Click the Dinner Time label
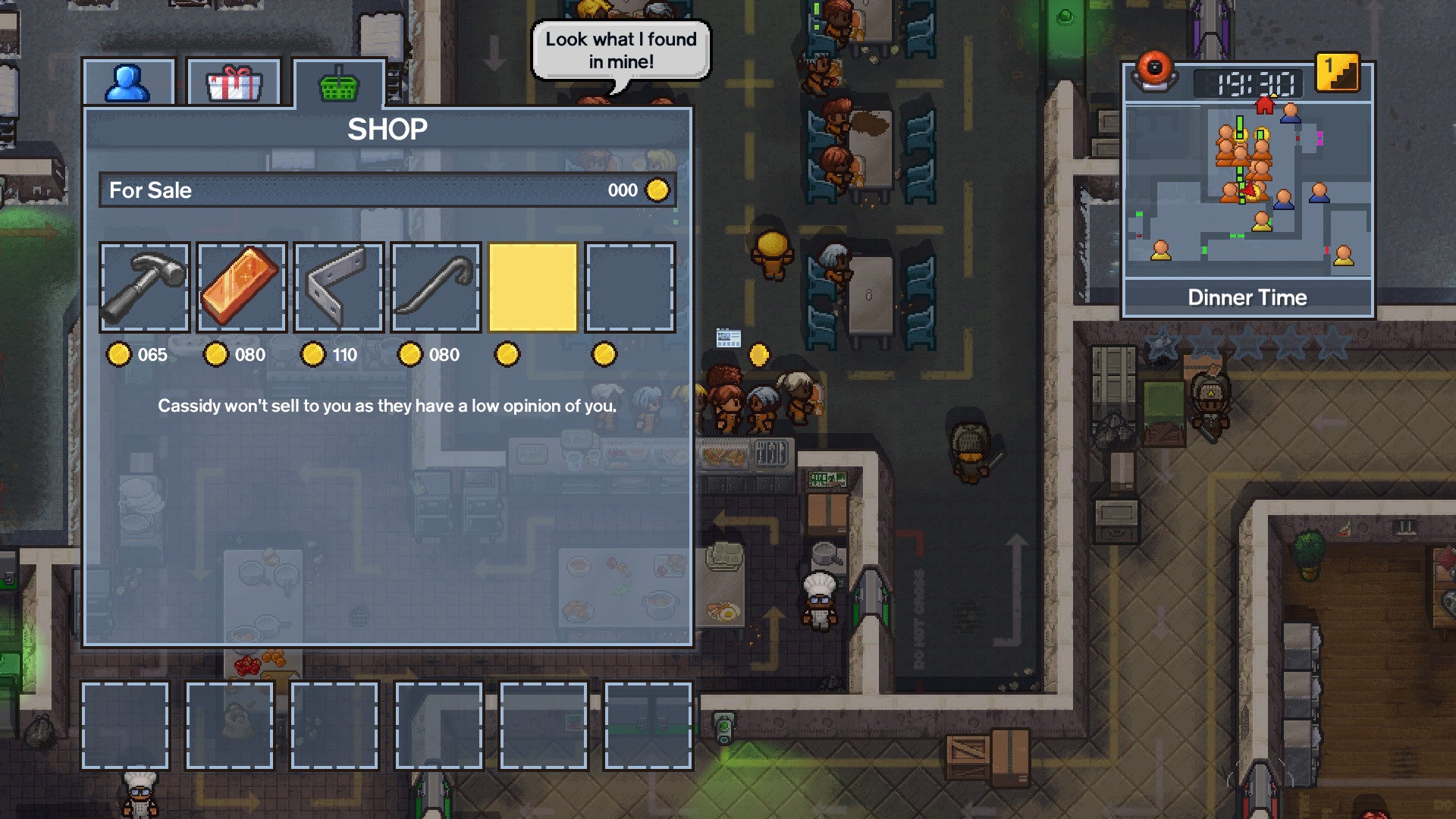 (x=1248, y=297)
